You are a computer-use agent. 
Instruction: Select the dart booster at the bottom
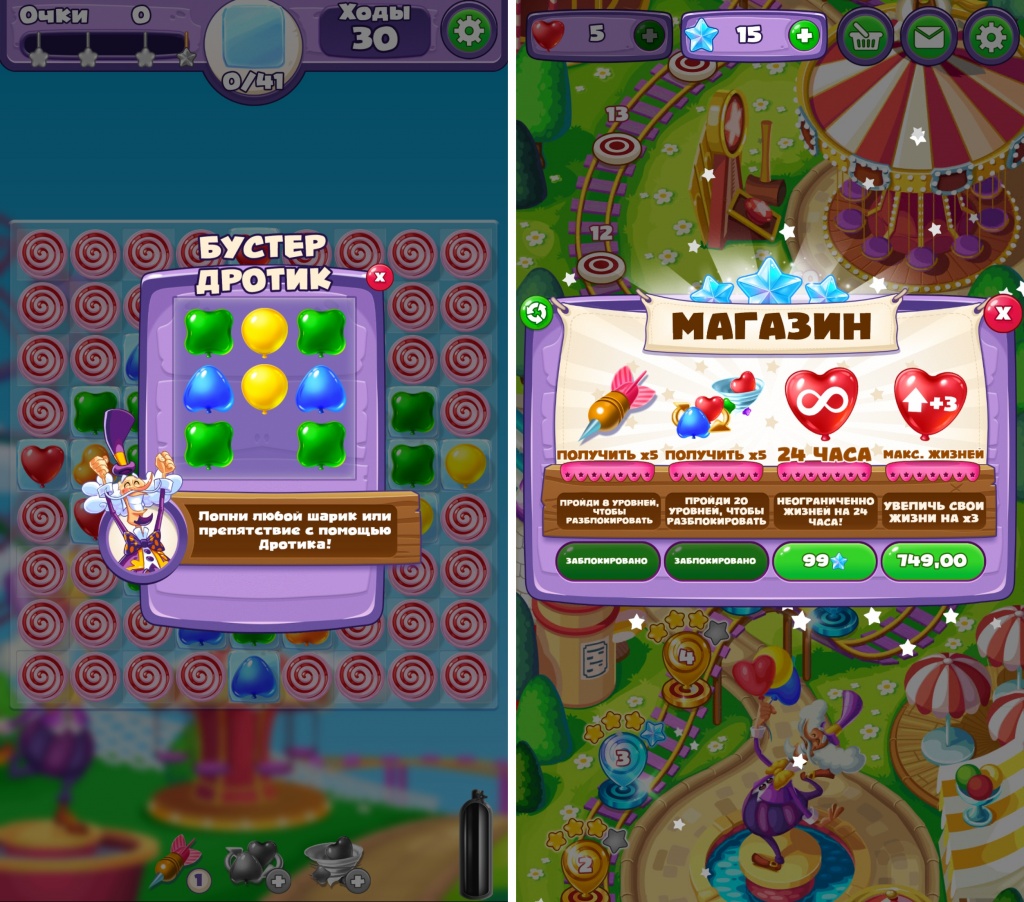[x=176, y=860]
